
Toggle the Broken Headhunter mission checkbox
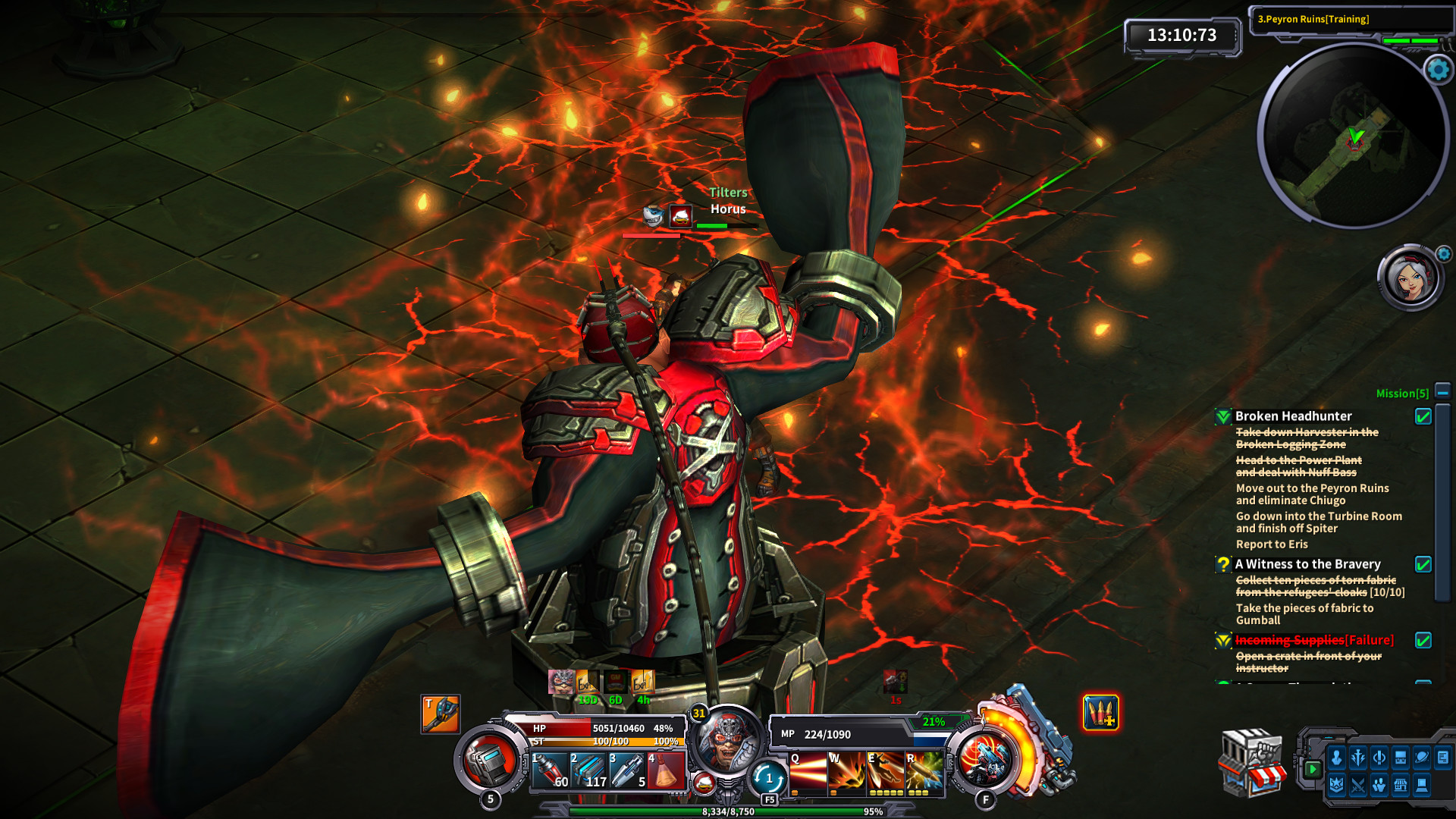click(1423, 416)
